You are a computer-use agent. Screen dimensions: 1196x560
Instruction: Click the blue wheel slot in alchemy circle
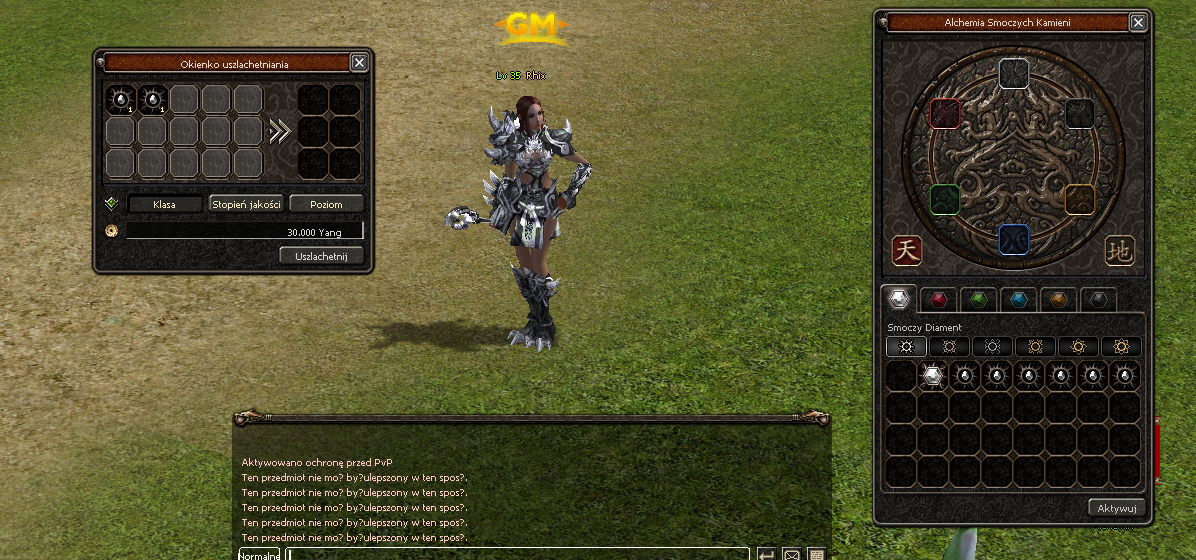pos(1013,240)
